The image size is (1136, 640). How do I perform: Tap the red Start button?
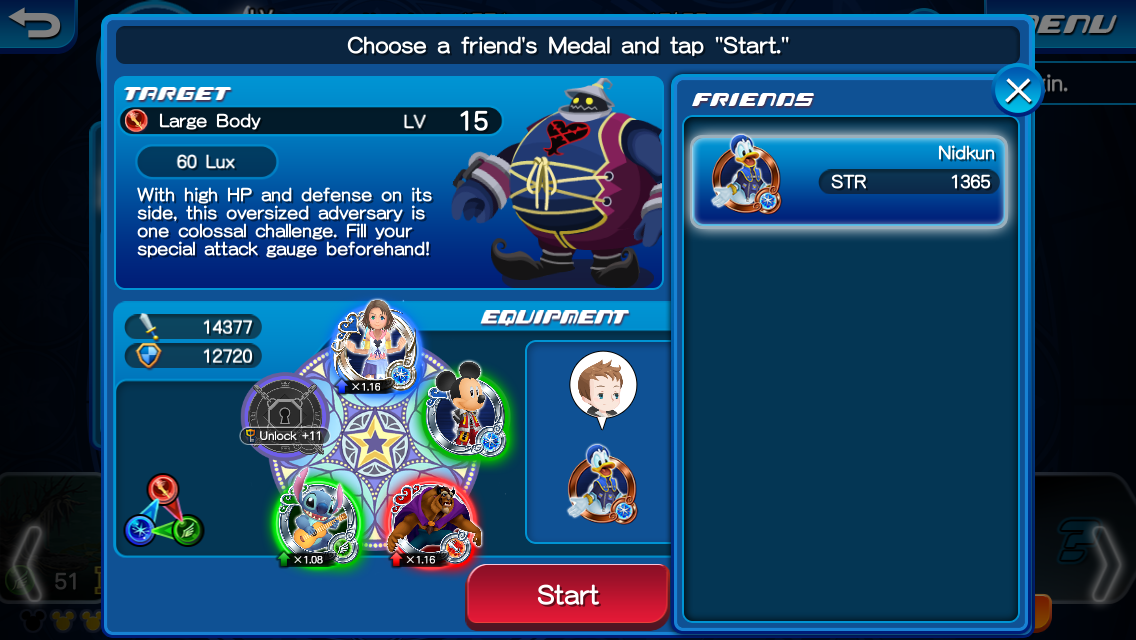click(x=567, y=595)
